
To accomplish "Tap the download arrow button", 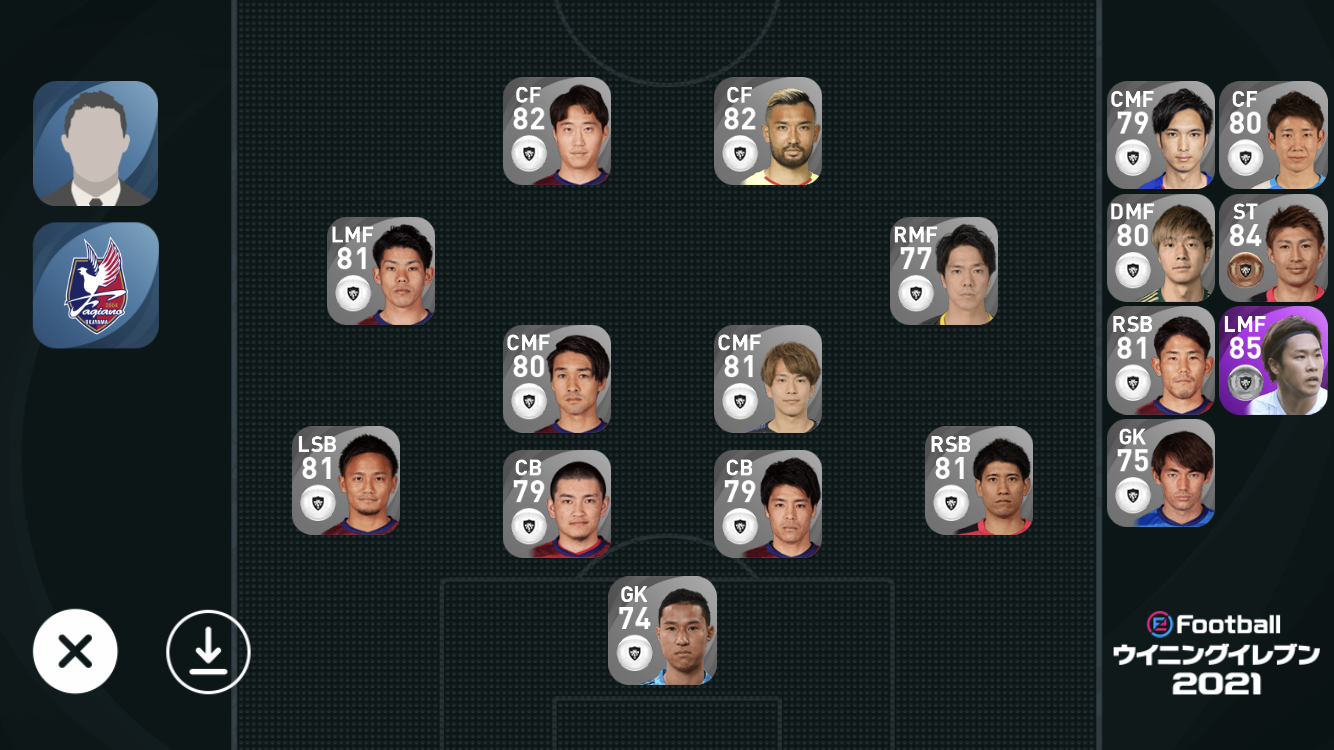I will 208,652.
